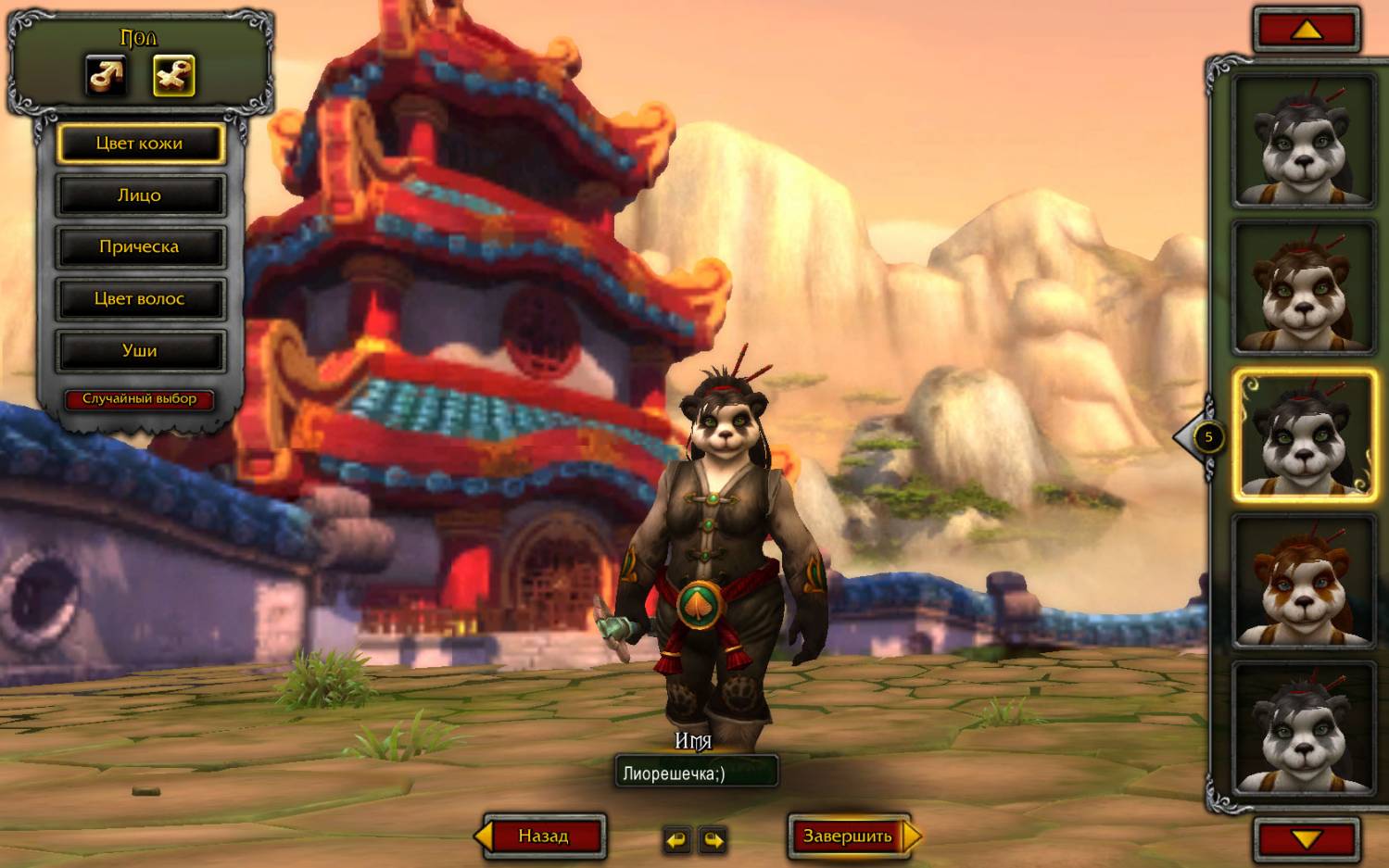Choose the red-orange furred panda thumbnail
The width and height of the screenshot is (1389, 868).
[1303, 582]
